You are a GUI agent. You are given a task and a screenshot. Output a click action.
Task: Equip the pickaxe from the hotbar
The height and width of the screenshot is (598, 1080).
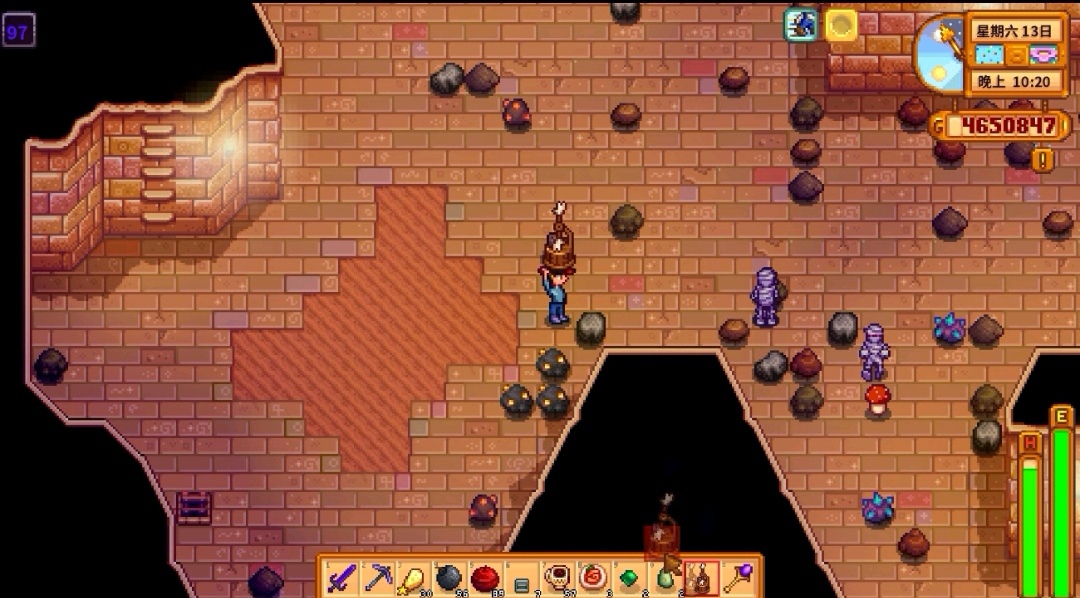(x=378, y=577)
